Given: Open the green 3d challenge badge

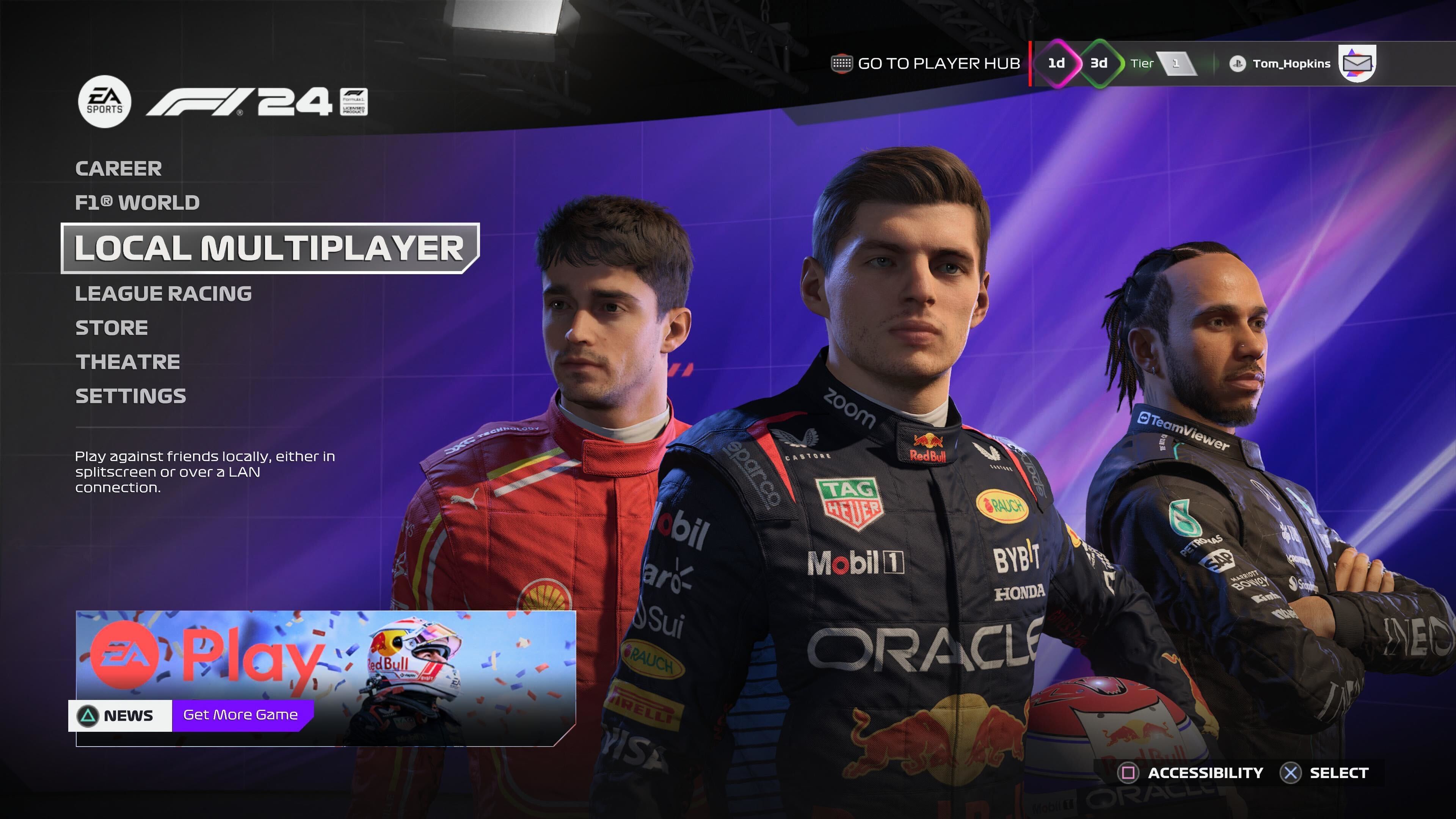Looking at the screenshot, I should click(x=1101, y=64).
